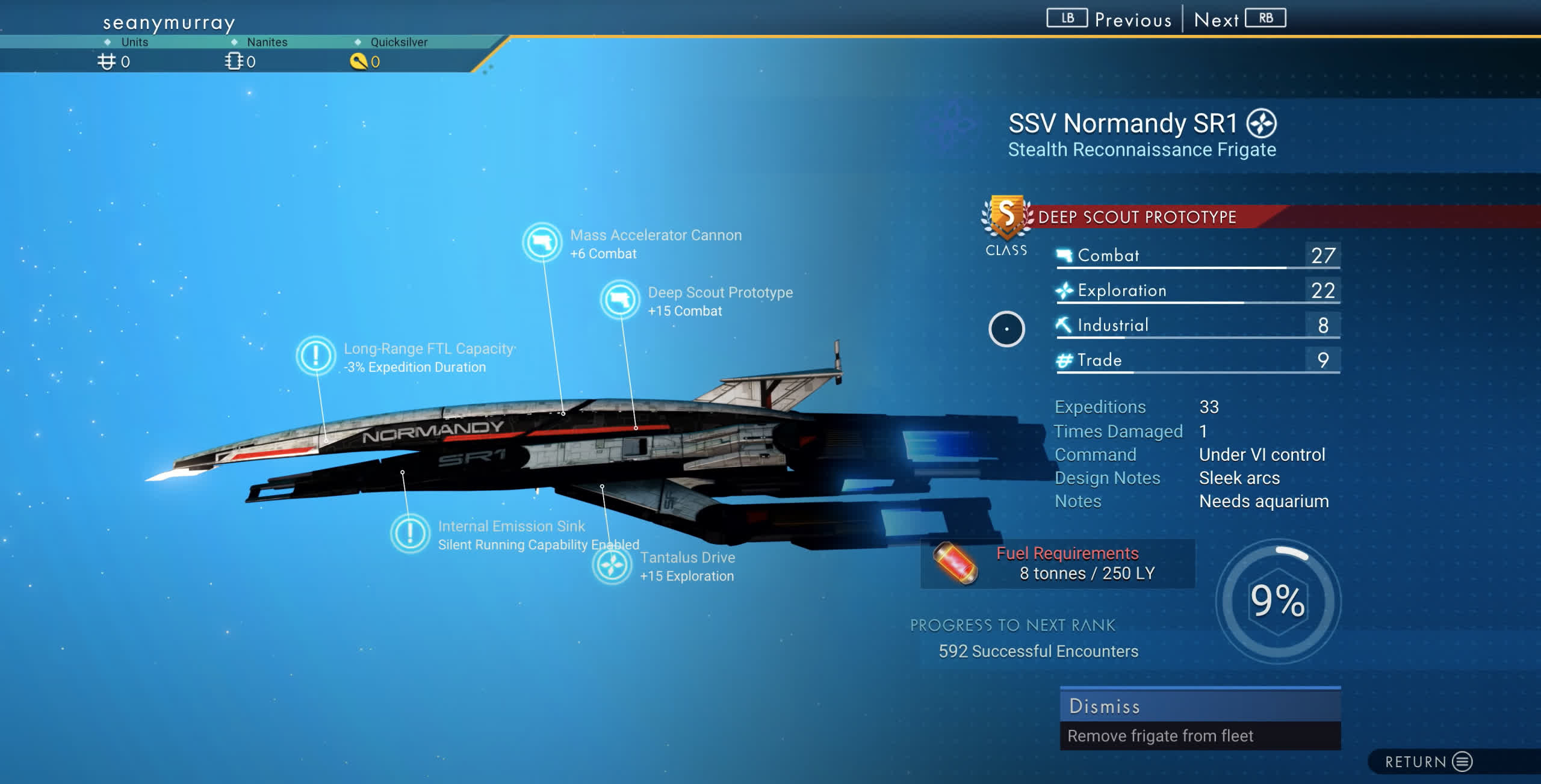The width and height of the screenshot is (1541, 784).
Task: Show the Next frigate
Action: [x=1239, y=19]
